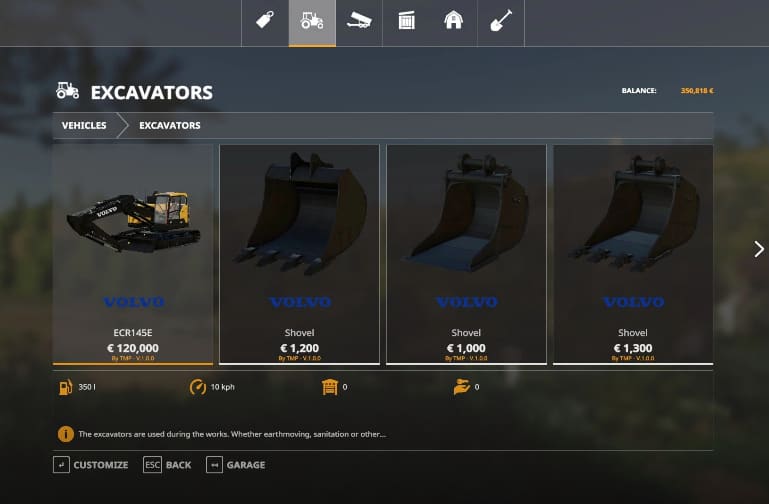Go BACK to the previous screen
This screenshot has height=504, width=769.
168,465
